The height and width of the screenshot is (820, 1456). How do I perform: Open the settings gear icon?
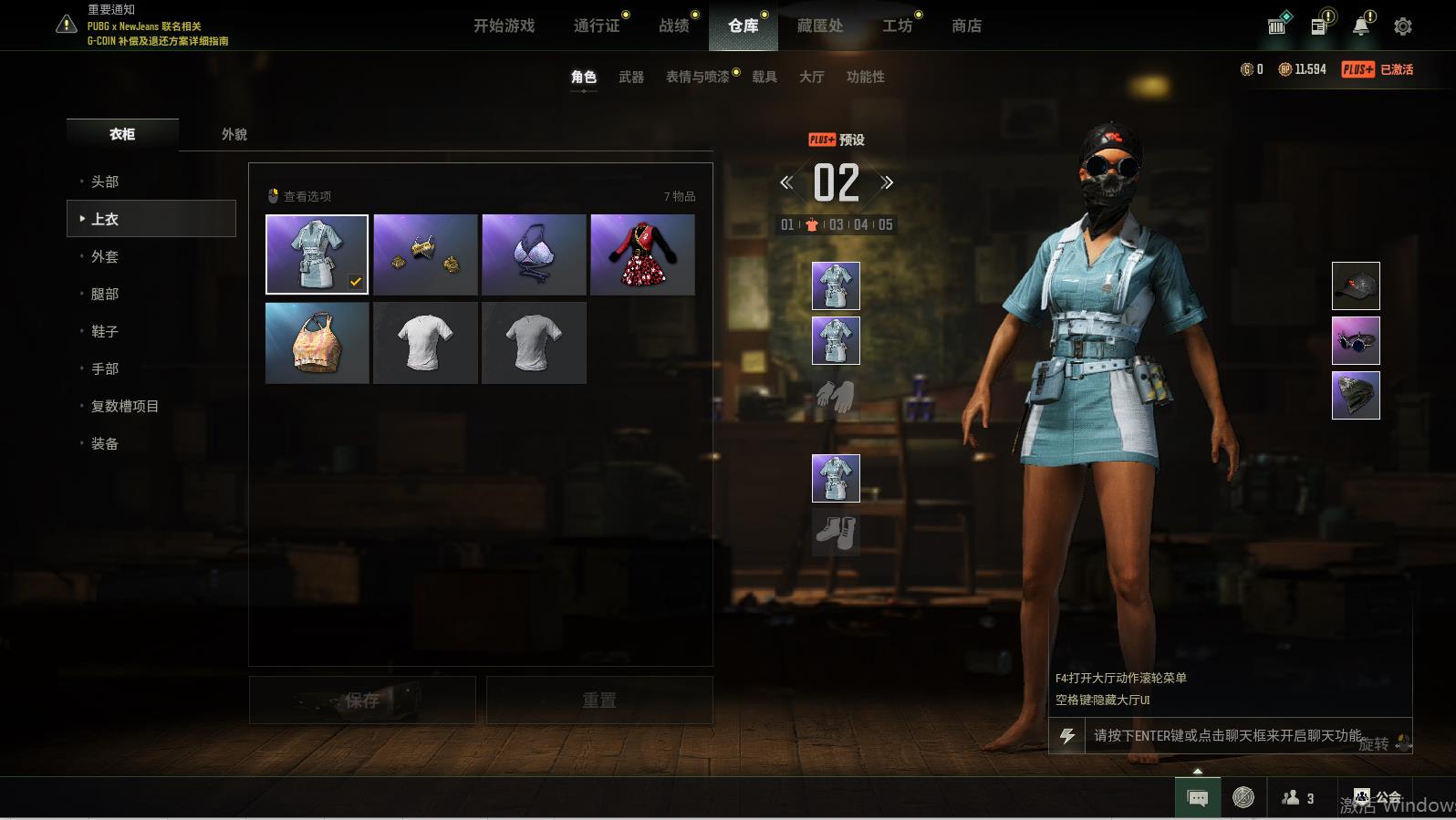pyautogui.click(x=1403, y=26)
